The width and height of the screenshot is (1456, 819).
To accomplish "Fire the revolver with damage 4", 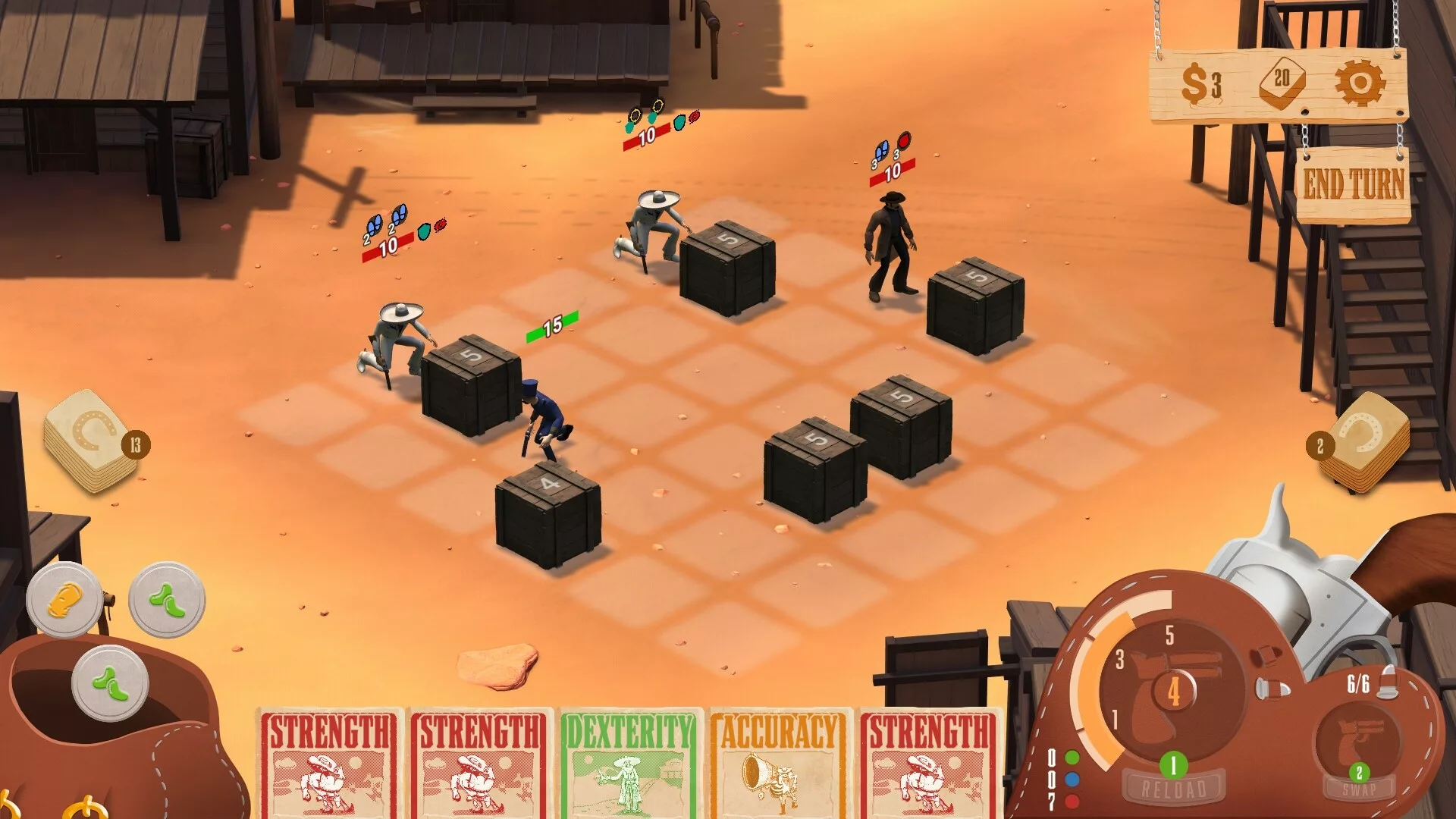I will click(1172, 691).
